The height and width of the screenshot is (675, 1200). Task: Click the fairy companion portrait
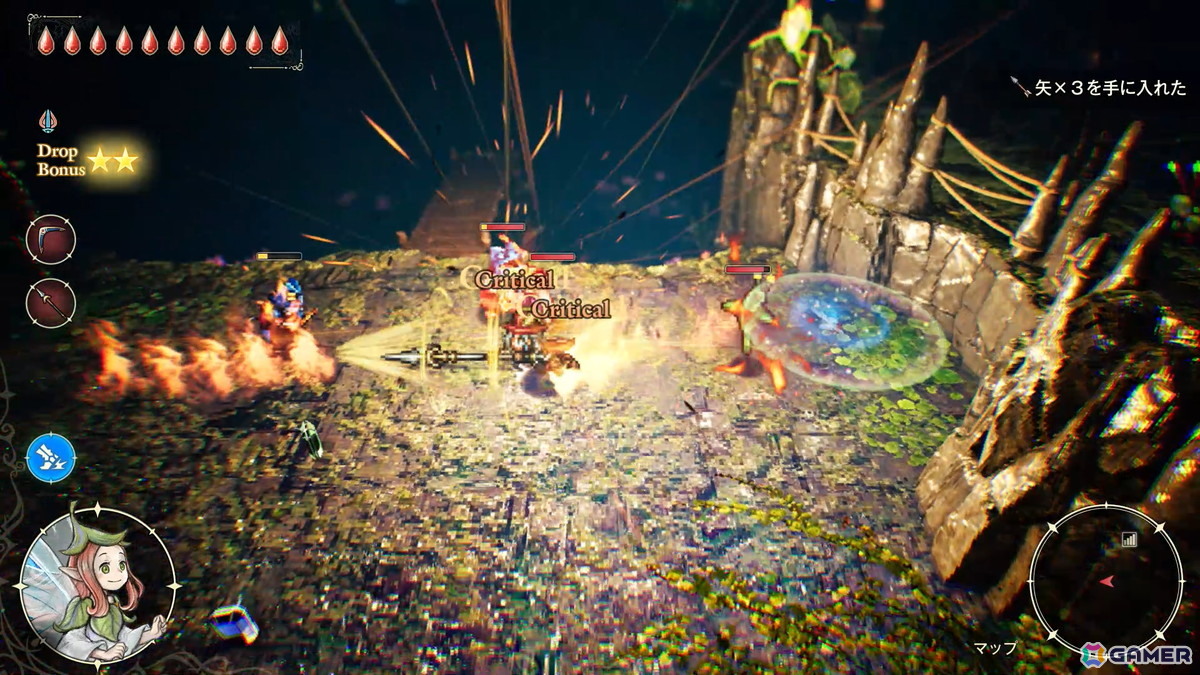click(x=97, y=585)
